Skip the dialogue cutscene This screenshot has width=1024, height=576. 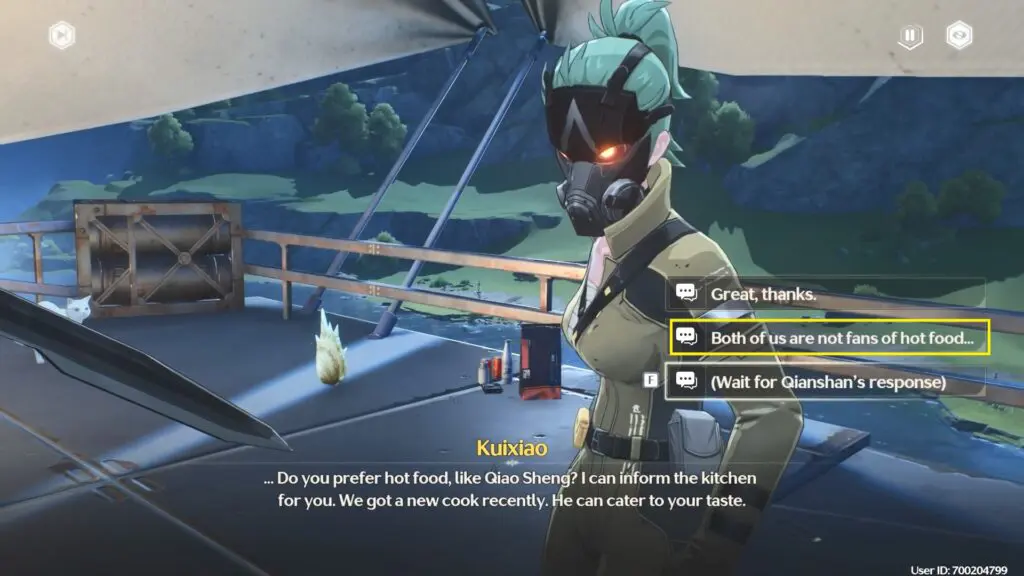(62, 36)
